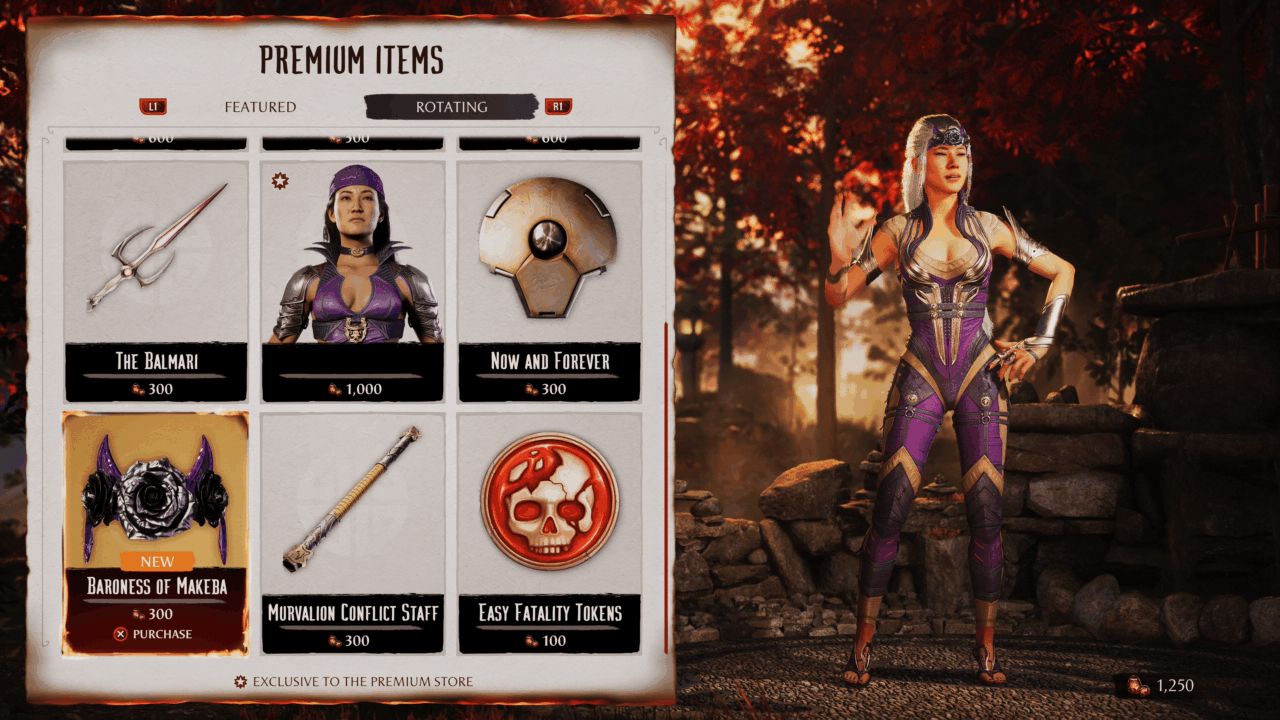Select the 1,000 purple bandana skin tile

[x=352, y=281]
